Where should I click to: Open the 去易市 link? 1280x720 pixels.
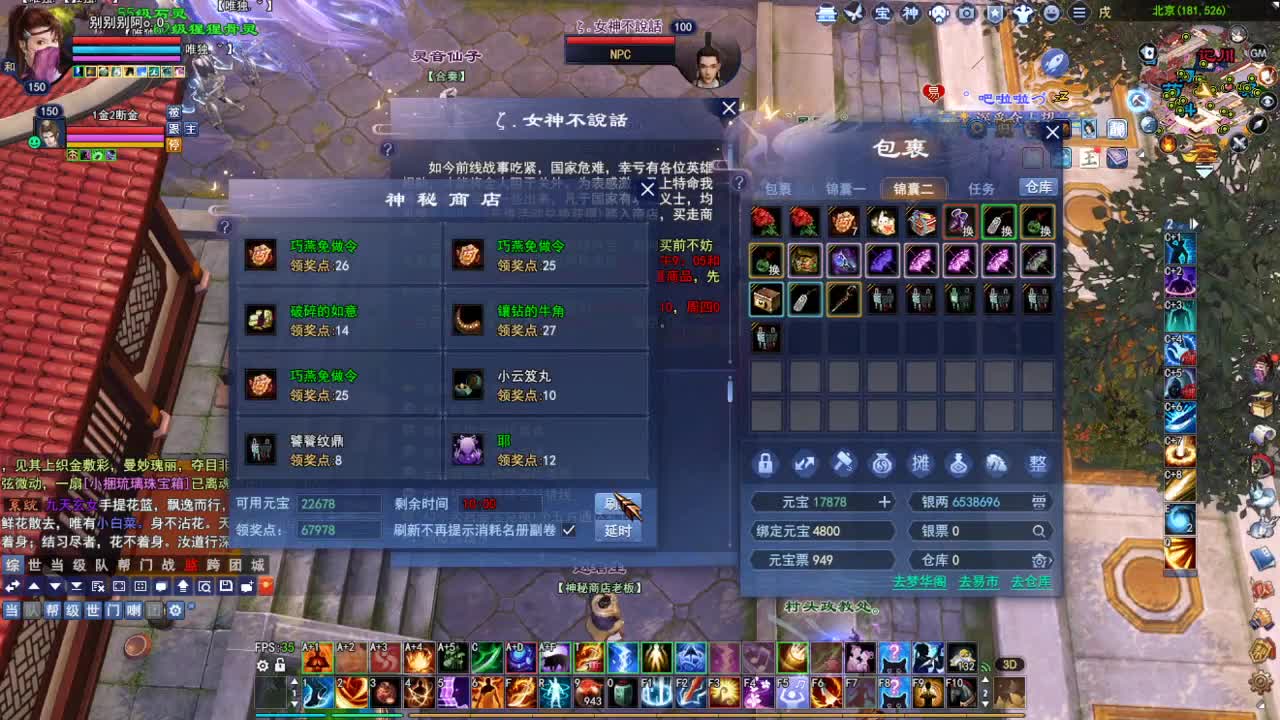pos(979,580)
